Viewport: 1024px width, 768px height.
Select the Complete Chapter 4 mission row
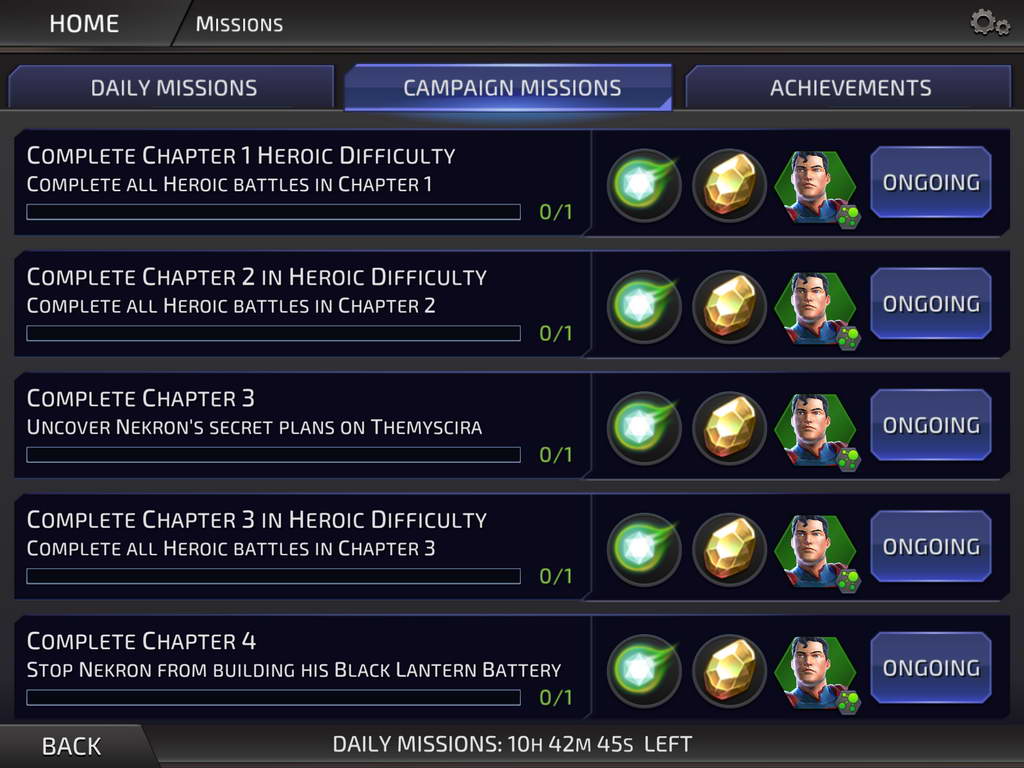[300, 667]
